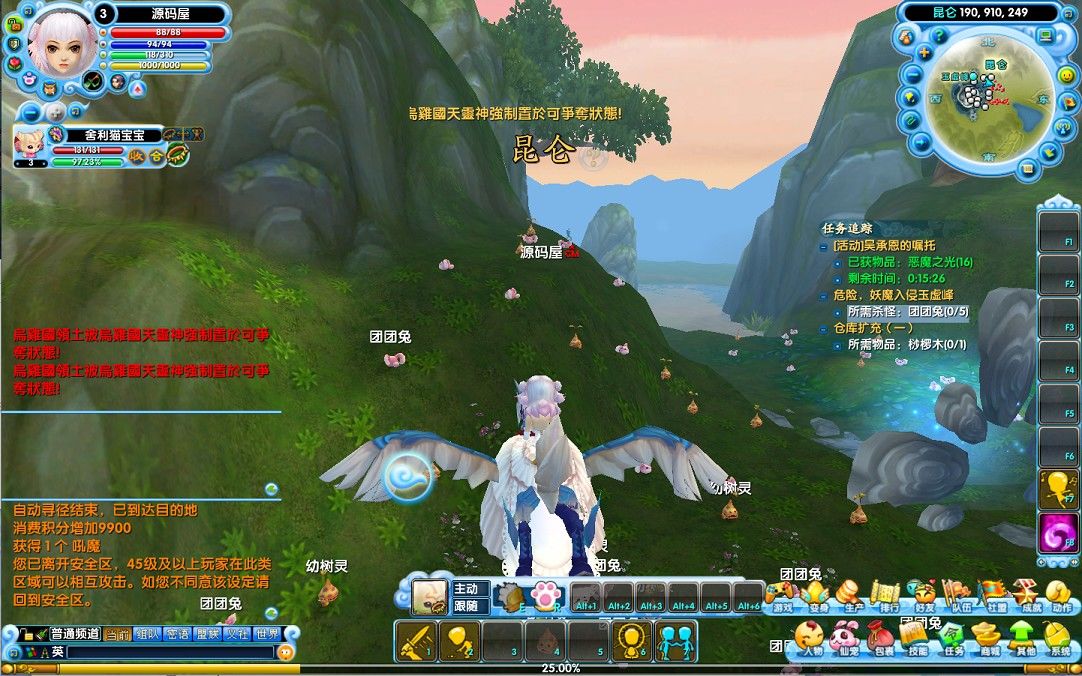Open the 商城 shop
1082x676 pixels.
pos(988,637)
